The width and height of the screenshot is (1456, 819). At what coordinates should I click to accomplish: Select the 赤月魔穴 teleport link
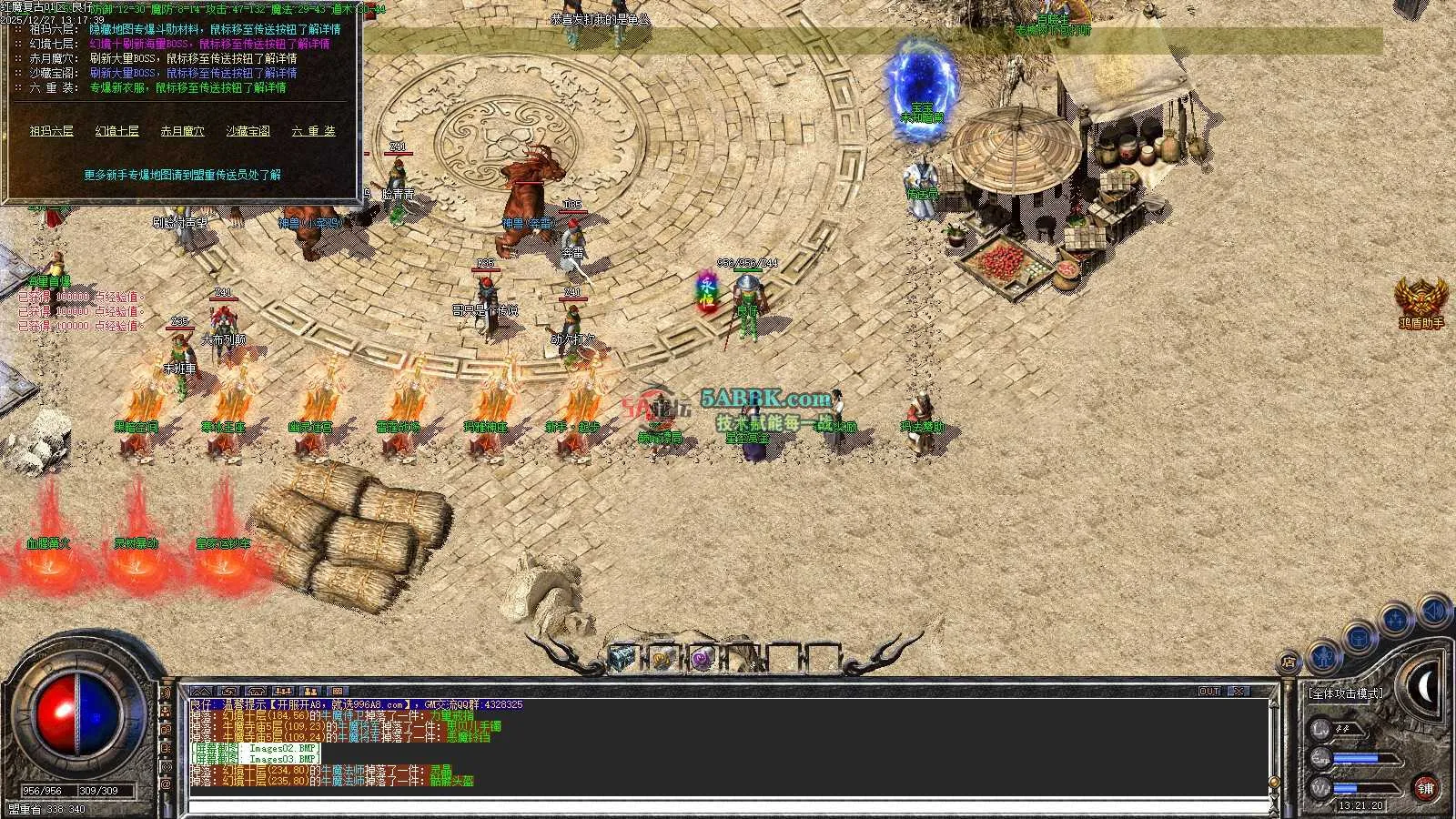point(182,131)
